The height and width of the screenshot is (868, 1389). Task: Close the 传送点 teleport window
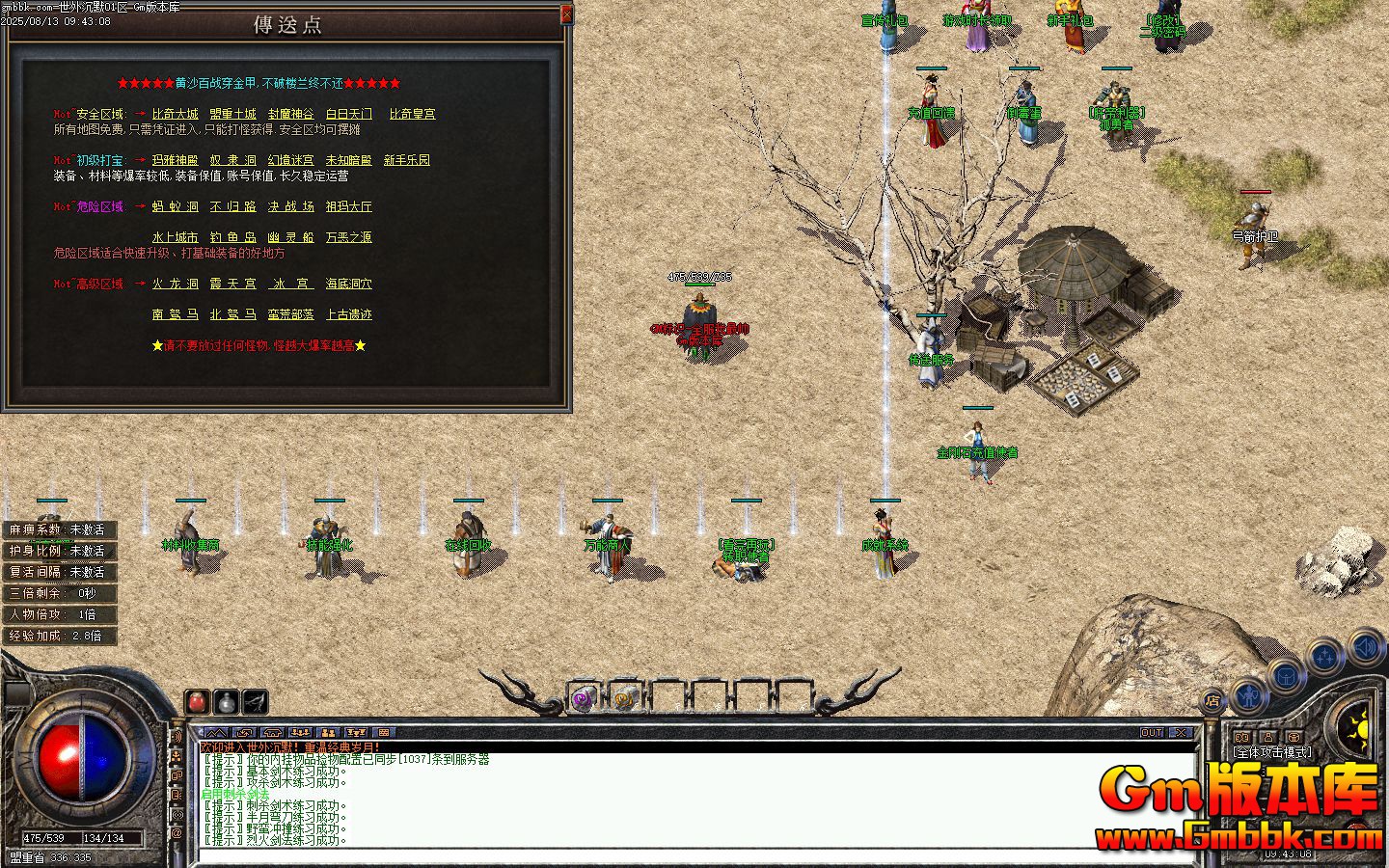pyautogui.click(x=566, y=14)
